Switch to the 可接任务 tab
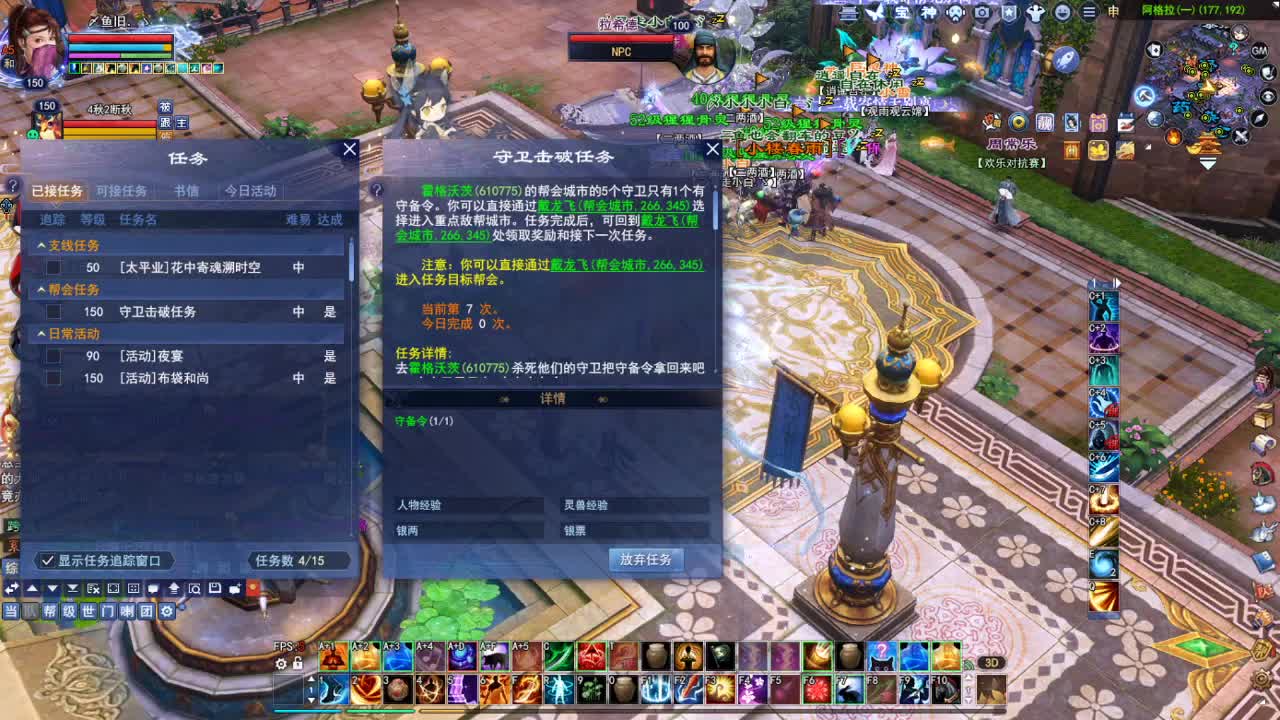This screenshot has height=720, width=1280. pyautogui.click(x=122, y=191)
